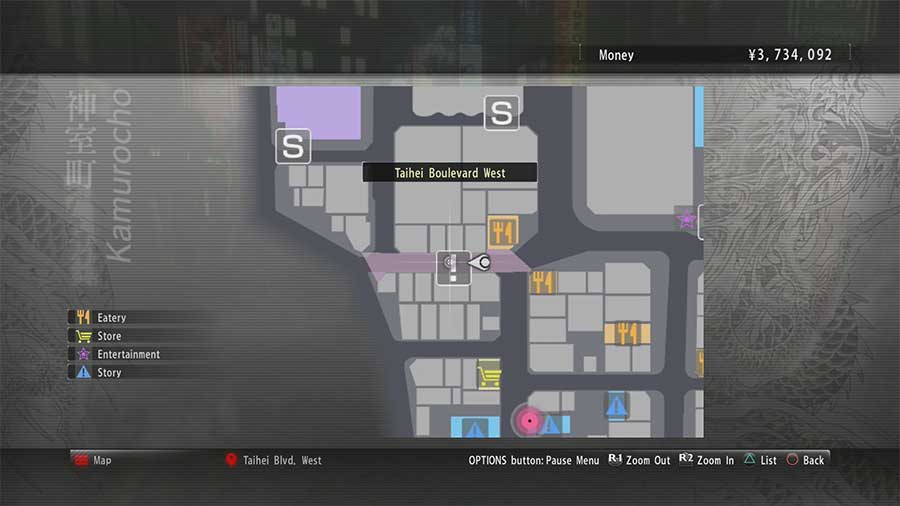Click the Taihei Boulevard West street label
The width and height of the screenshot is (900, 506).
449,173
